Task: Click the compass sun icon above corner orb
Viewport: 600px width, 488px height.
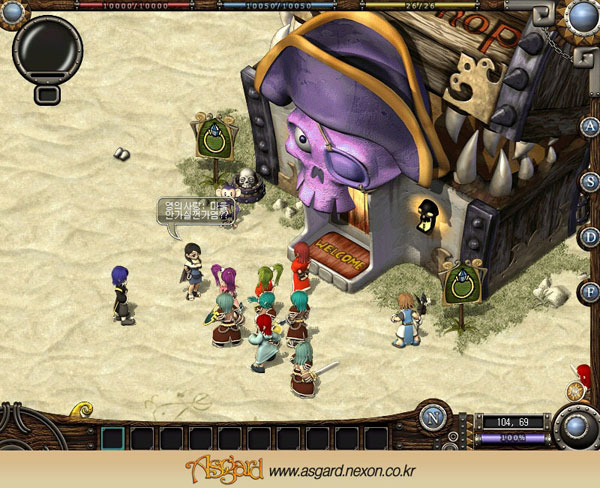Action: tap(575, 391)
